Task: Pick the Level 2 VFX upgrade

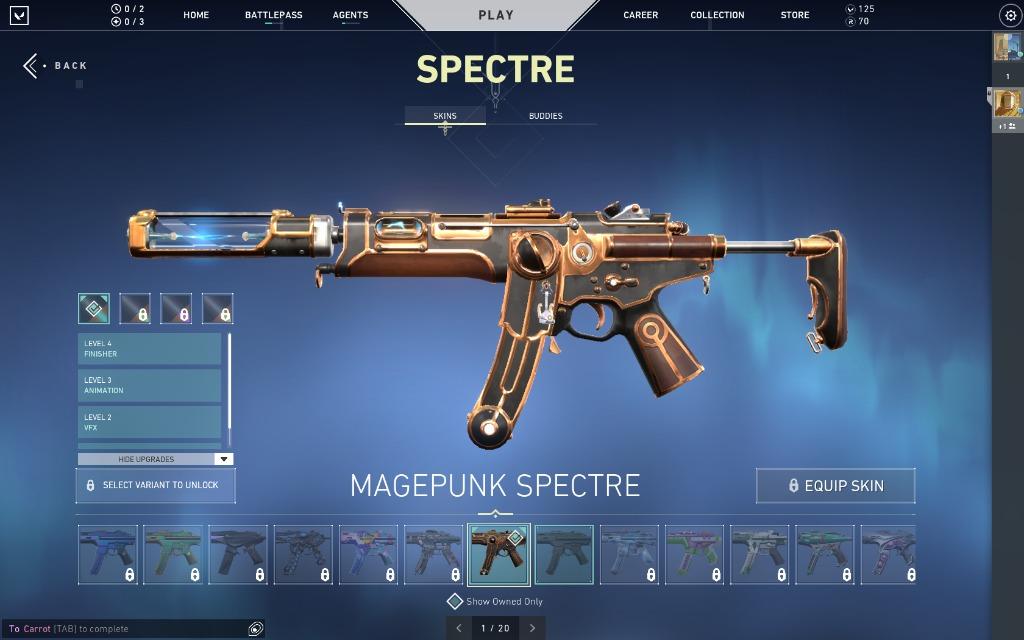Action: (x=149, y=422)
